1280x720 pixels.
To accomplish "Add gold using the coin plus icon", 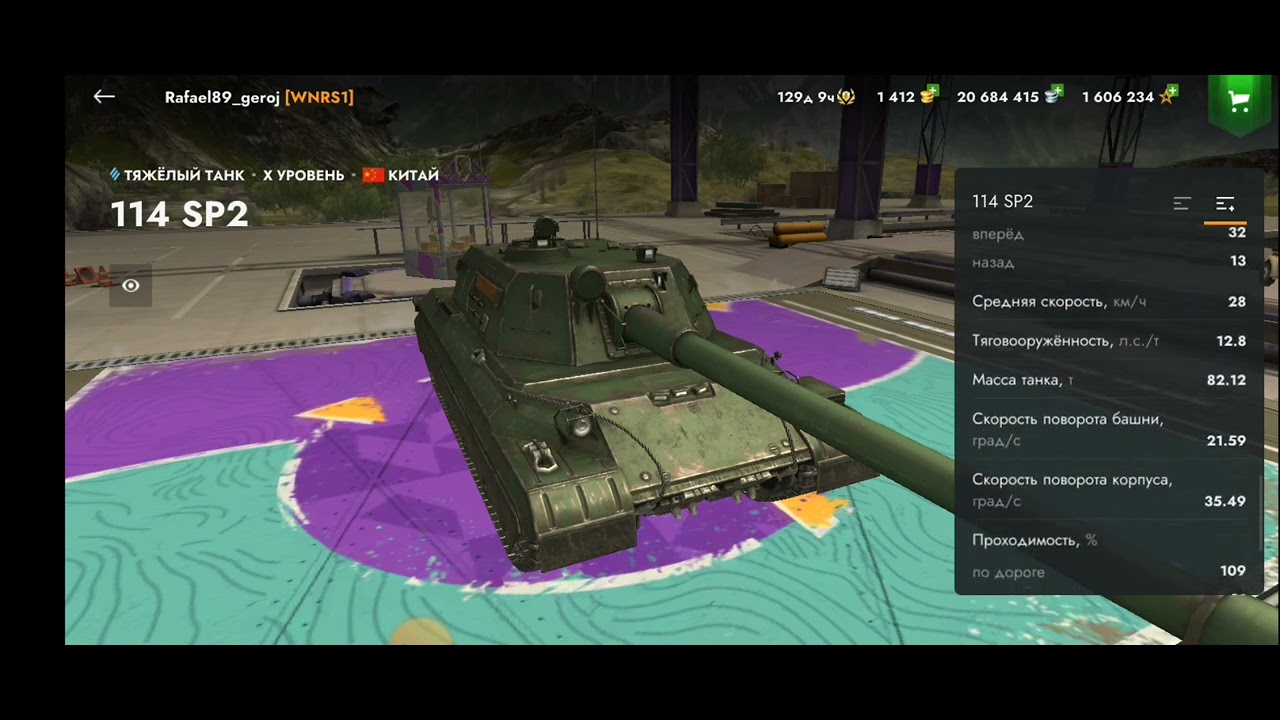I will click(929, 96).
